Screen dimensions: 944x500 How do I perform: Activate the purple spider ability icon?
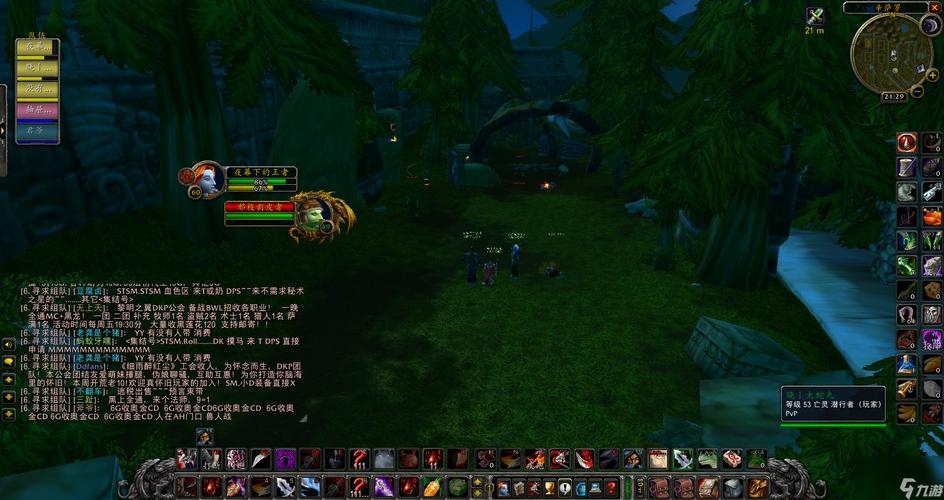tap(285, 459)
